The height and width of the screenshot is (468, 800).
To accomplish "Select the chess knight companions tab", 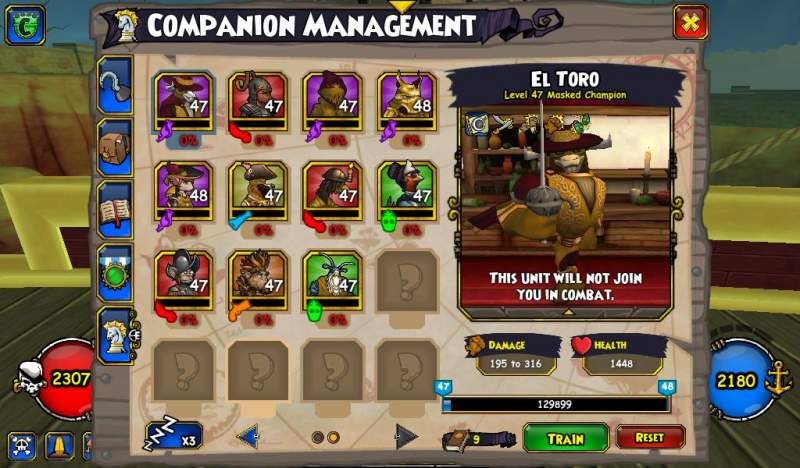I will point(115,335).
